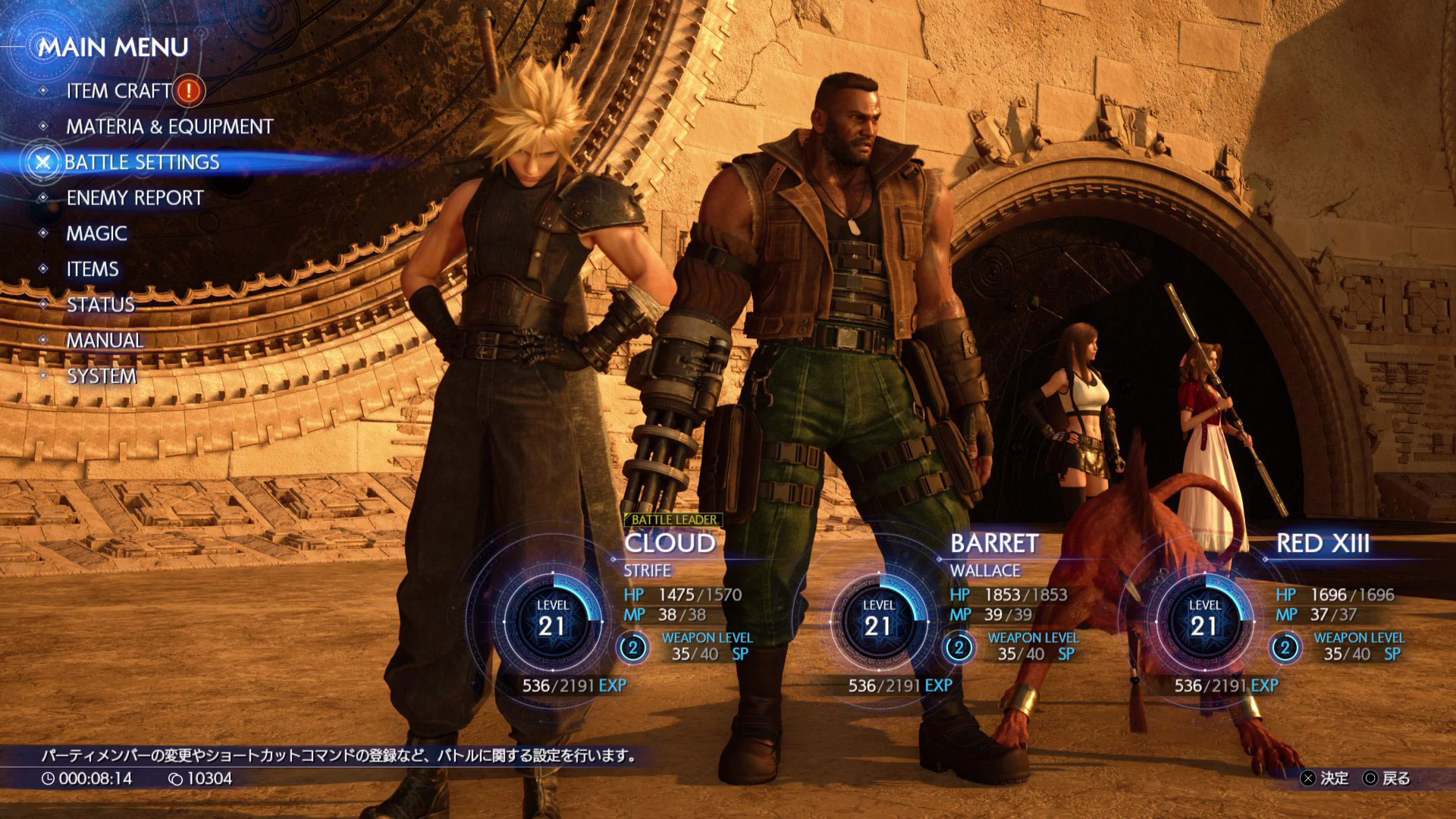Open the Magic menu

click(x=96, y=234)
